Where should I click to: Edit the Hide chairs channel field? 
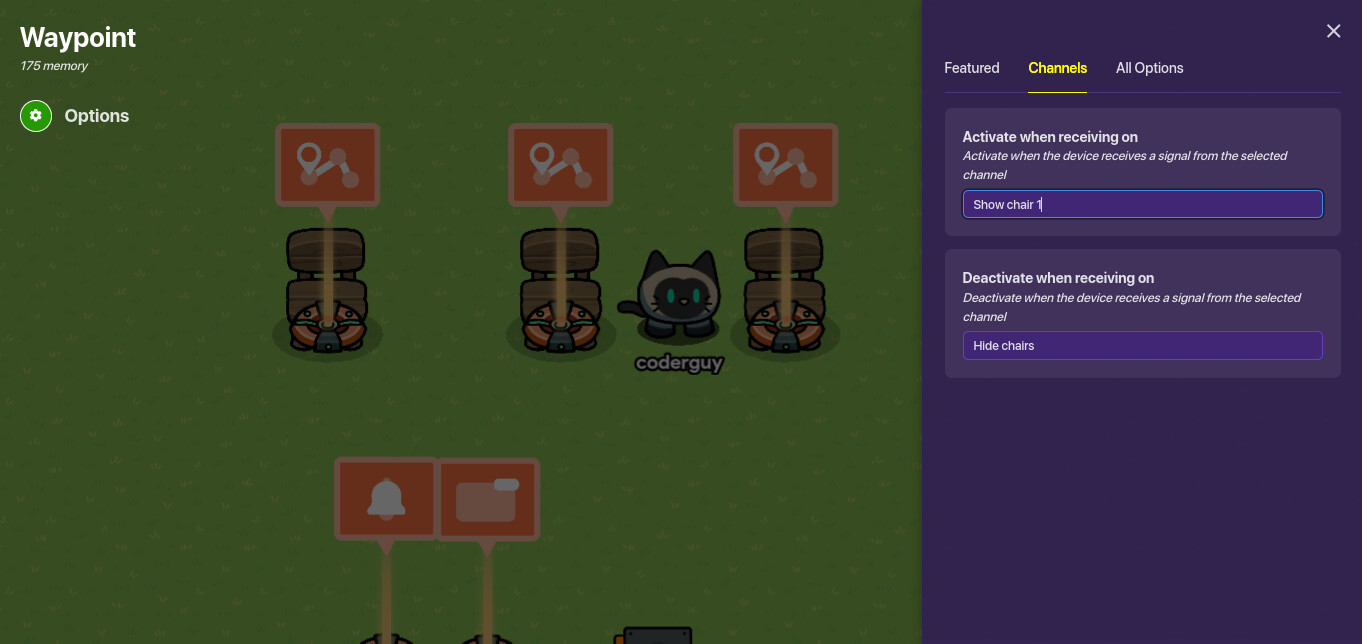coord(1142,346)
